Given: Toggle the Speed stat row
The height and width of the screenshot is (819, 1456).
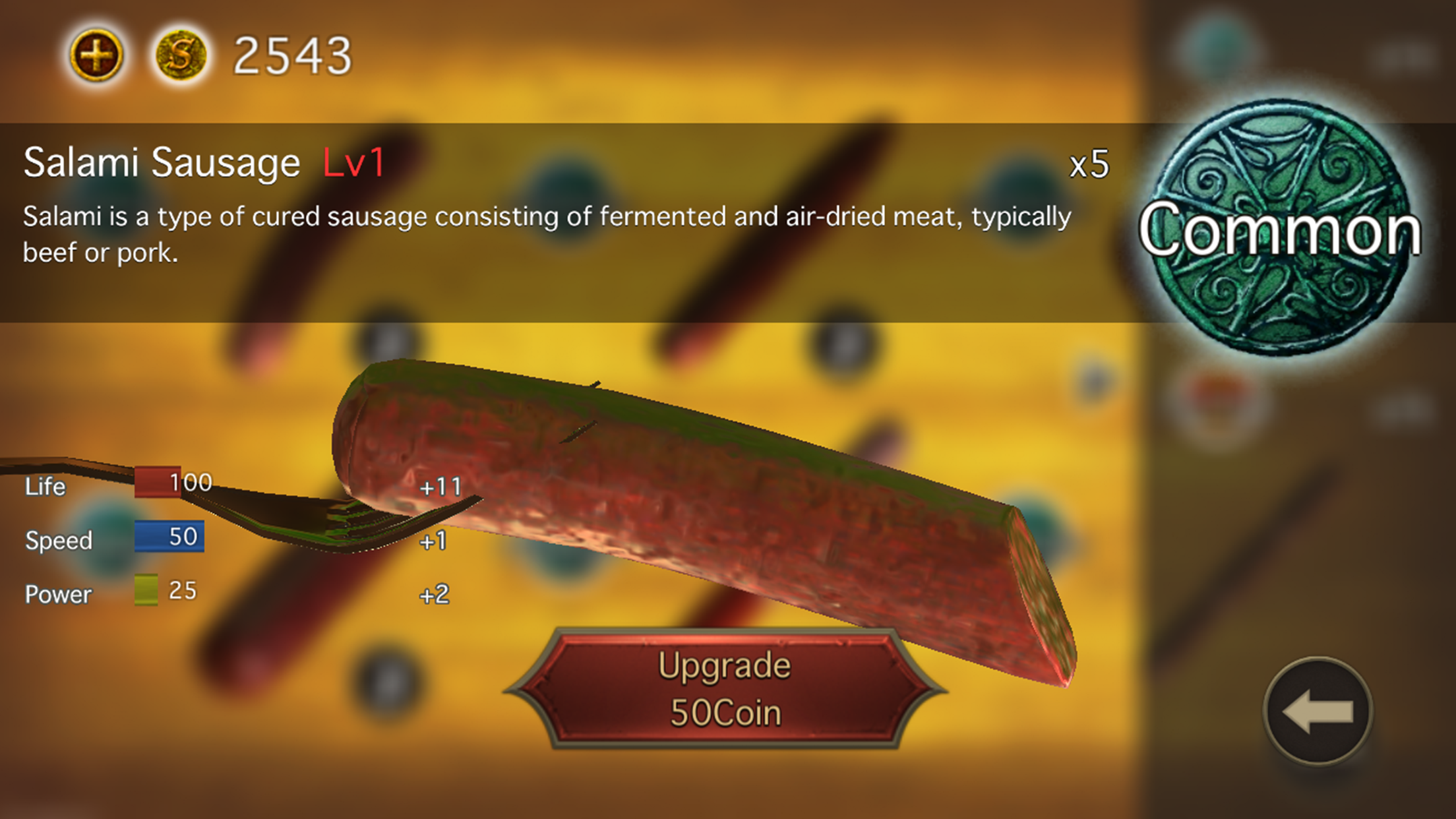Looking at the screenshot, I should pos(58,541).
